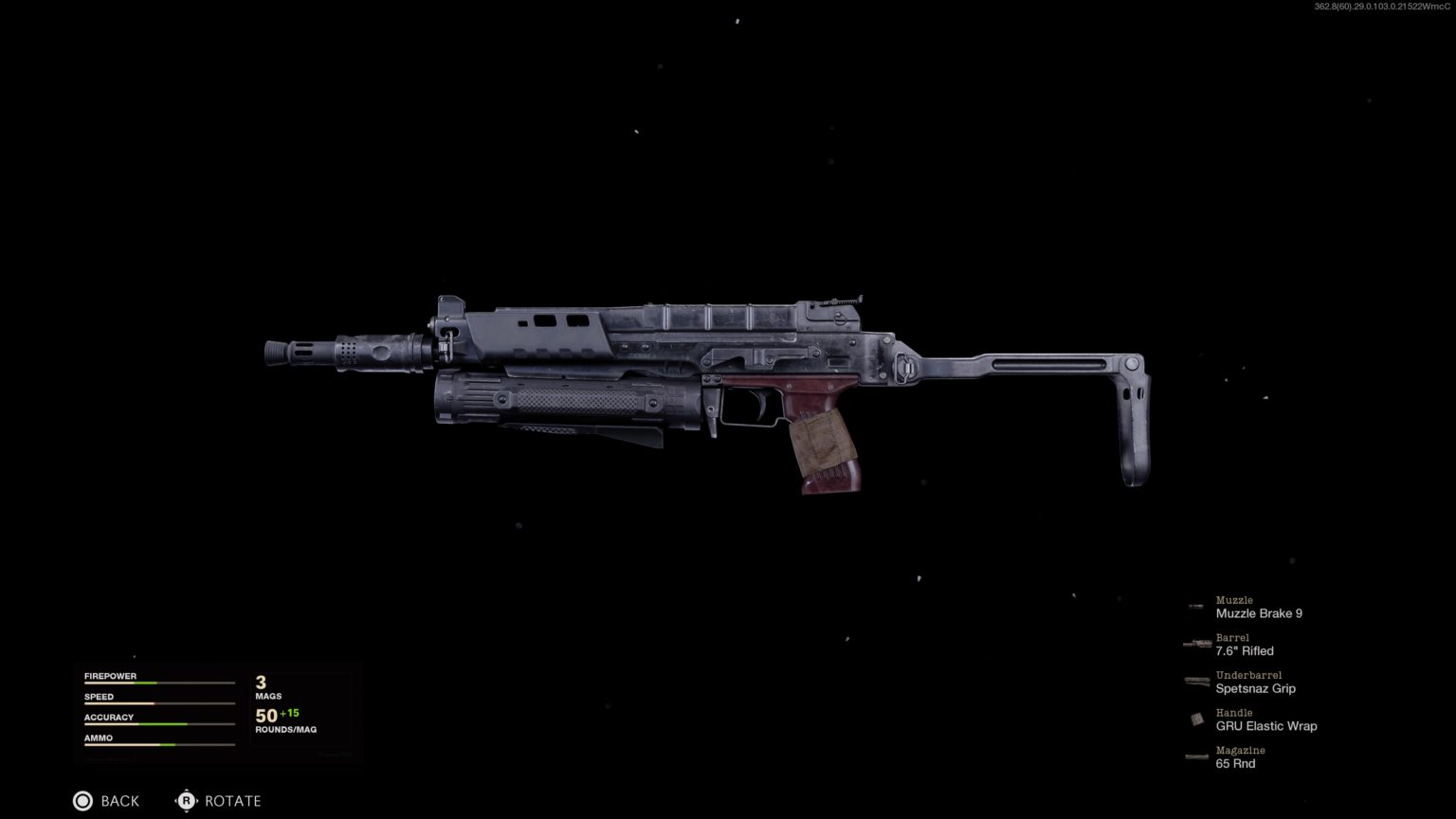The width and height of the screenshot is (1456, 819).
Task: Select the 7.6" Rifled barrel icon
Action: point(1194,645)
